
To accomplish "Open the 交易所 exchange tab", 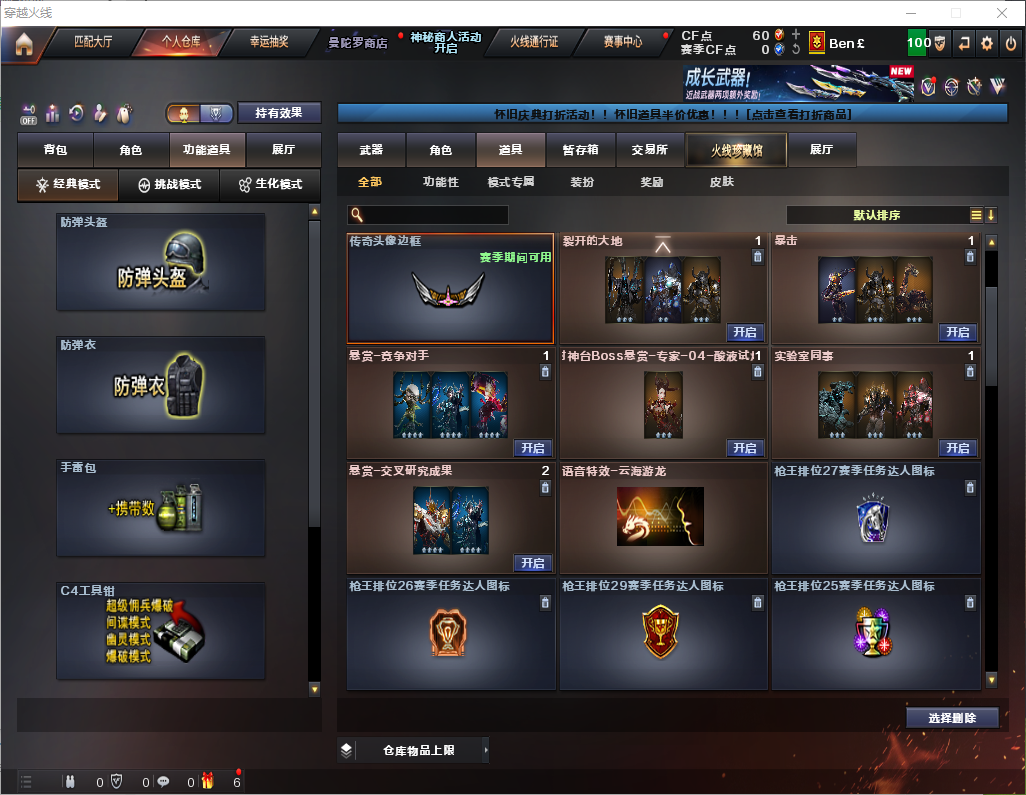I will coord(649,150).
